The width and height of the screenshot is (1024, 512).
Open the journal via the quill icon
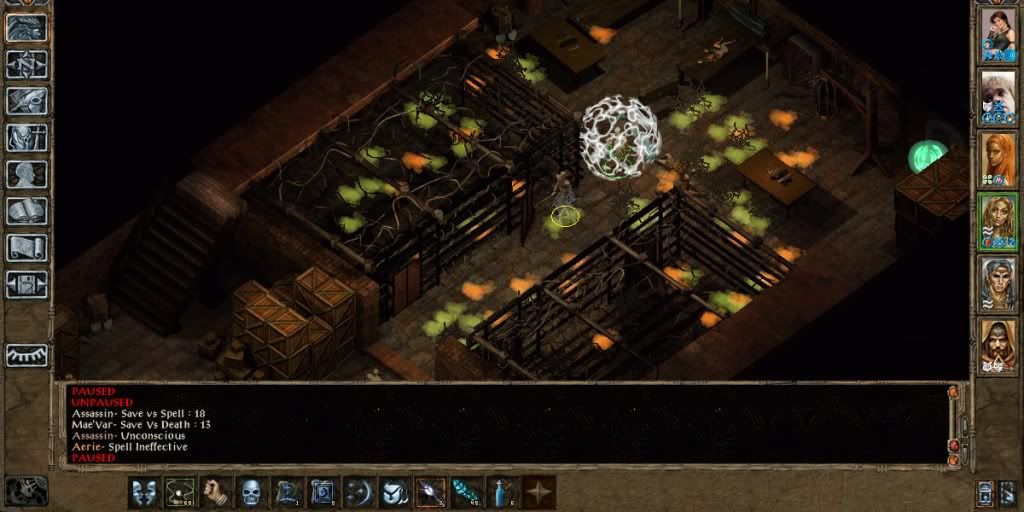(26, 101)
